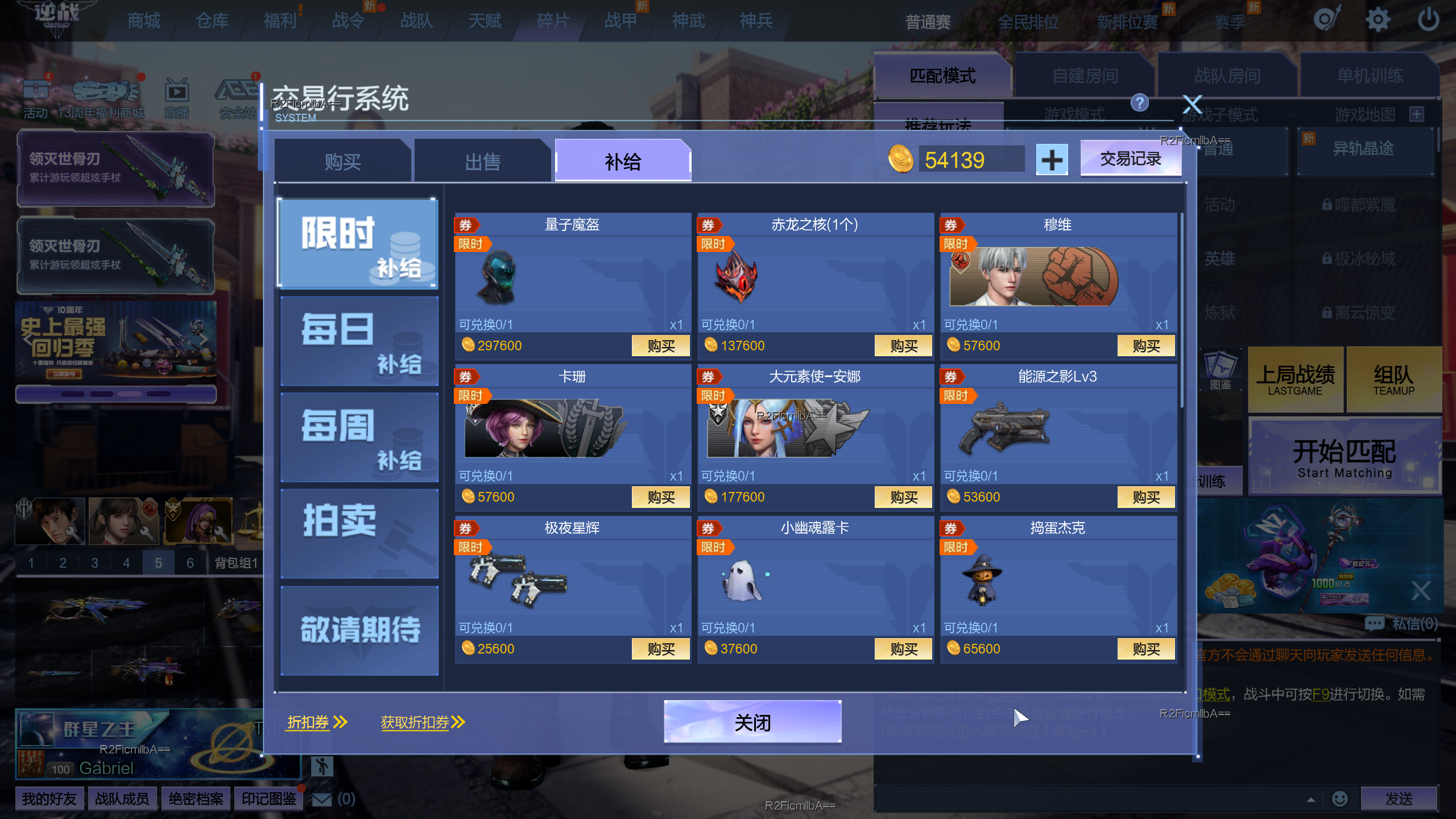Click 购买 to buy 量子魔盔
This screenshot has width=1456, height=819.
pyautogui.click(x=660, y=345)
